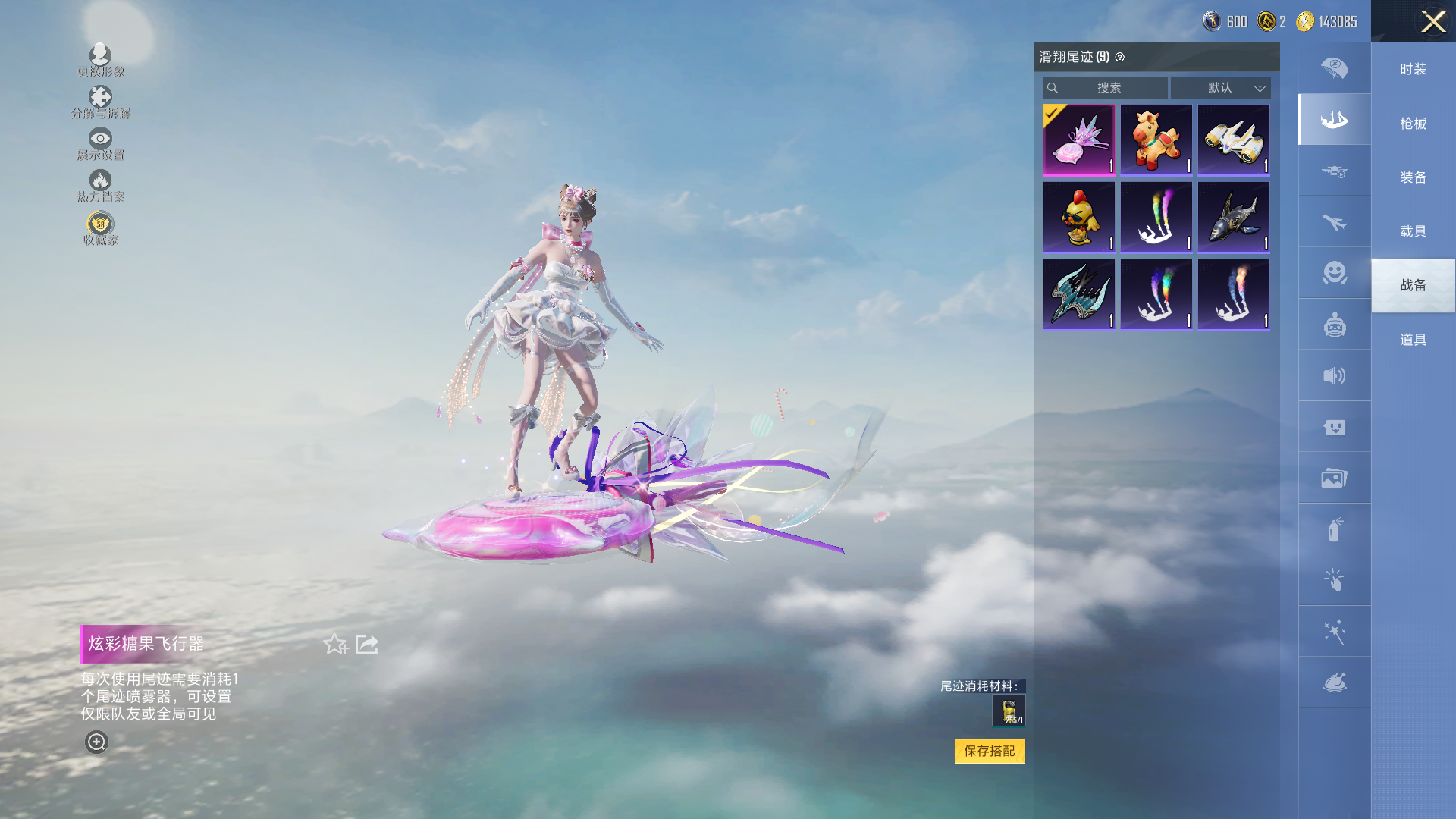The width and height of the screenshot is (1456, 819).
Task: Select the 装备 category
Action: coord(1413,177)
